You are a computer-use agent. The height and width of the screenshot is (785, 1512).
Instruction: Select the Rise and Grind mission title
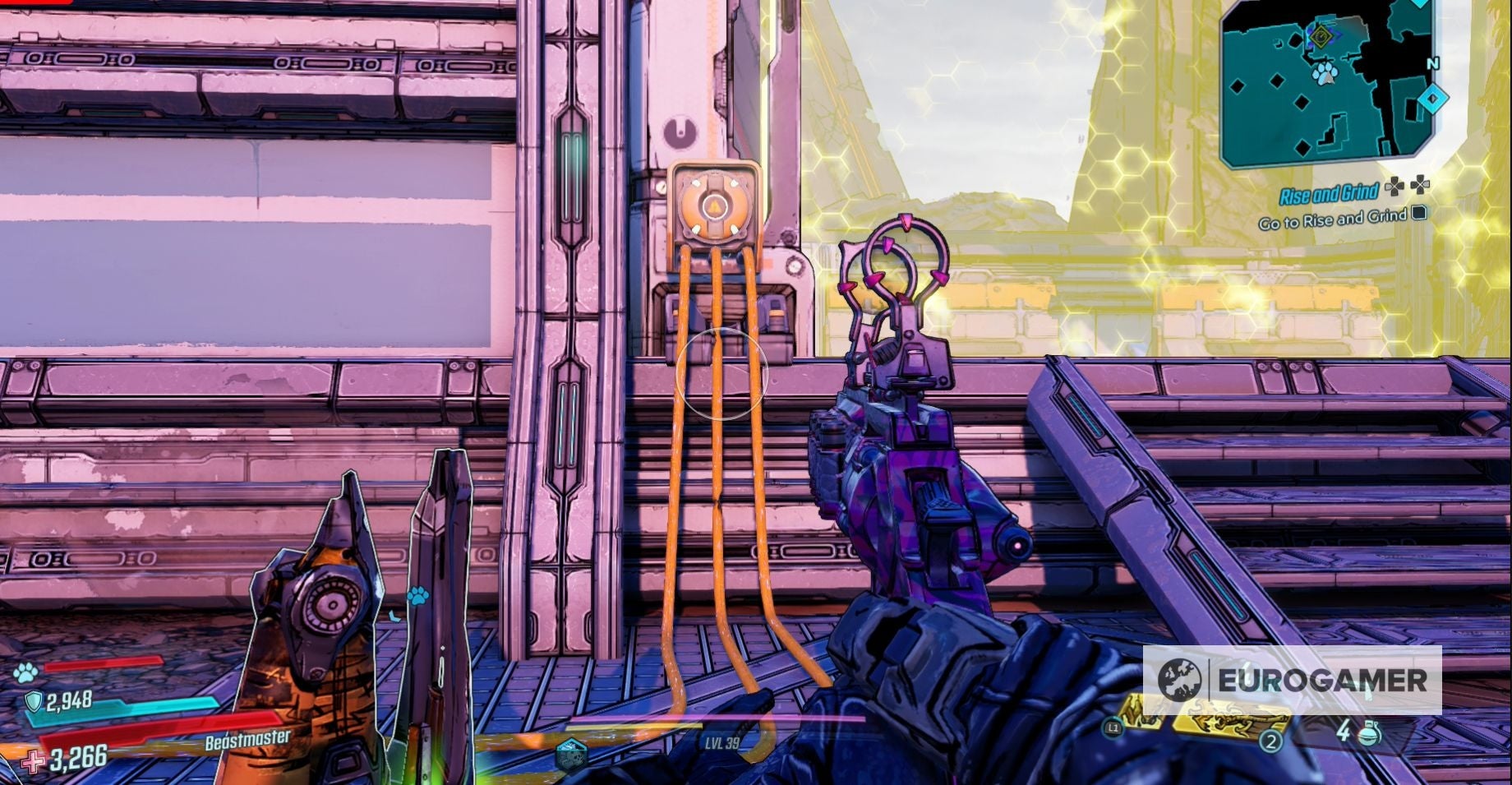tap(1329, 192)
